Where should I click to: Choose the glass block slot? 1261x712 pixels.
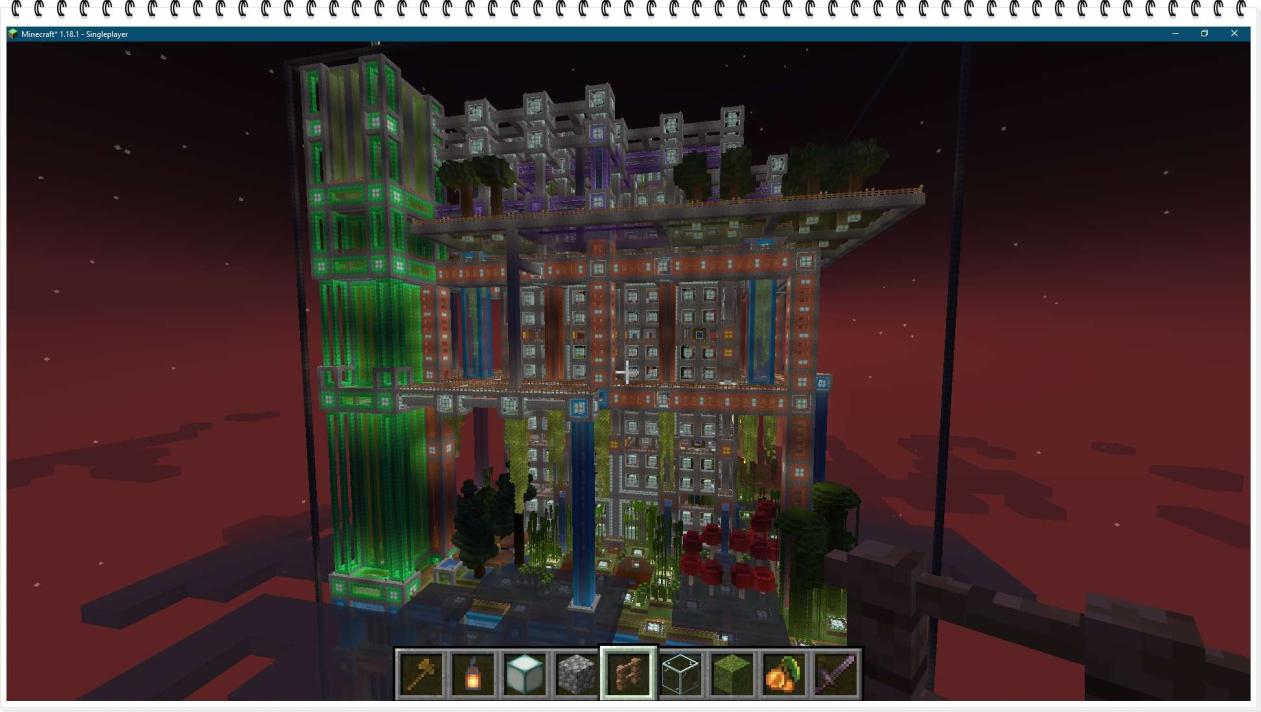pyautogui.click(x=680, y=674)
